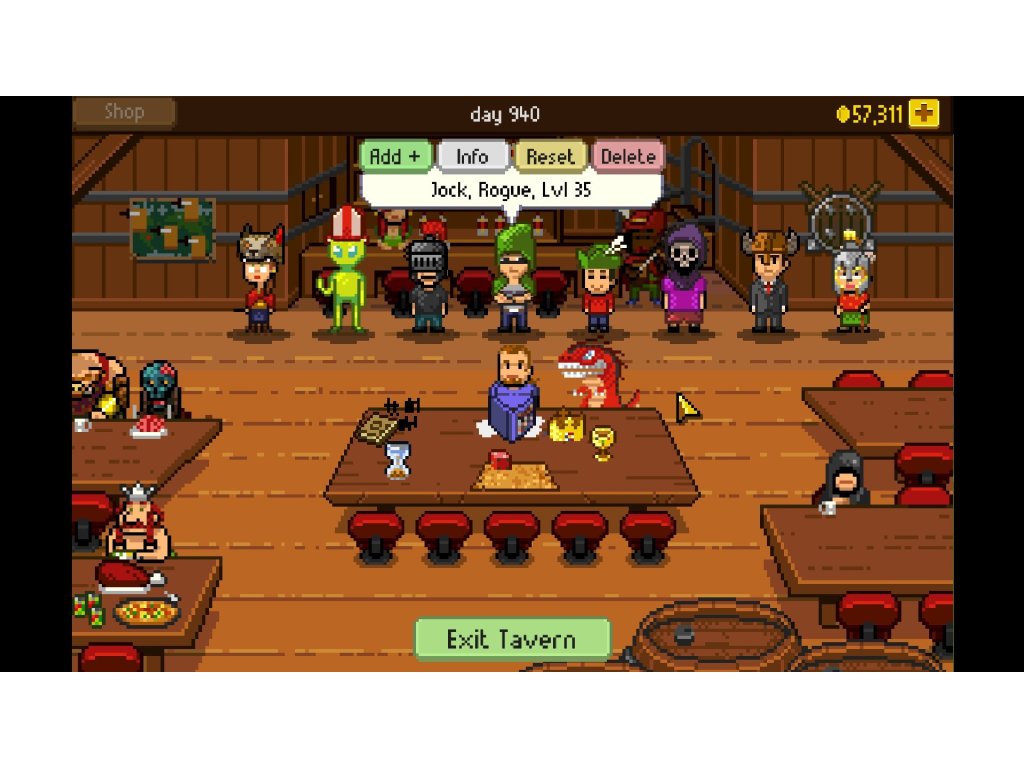Add a new character with Add +
Image resolution: width=1024 pixels, height=768 pixels.
click(x=396, y=157)
